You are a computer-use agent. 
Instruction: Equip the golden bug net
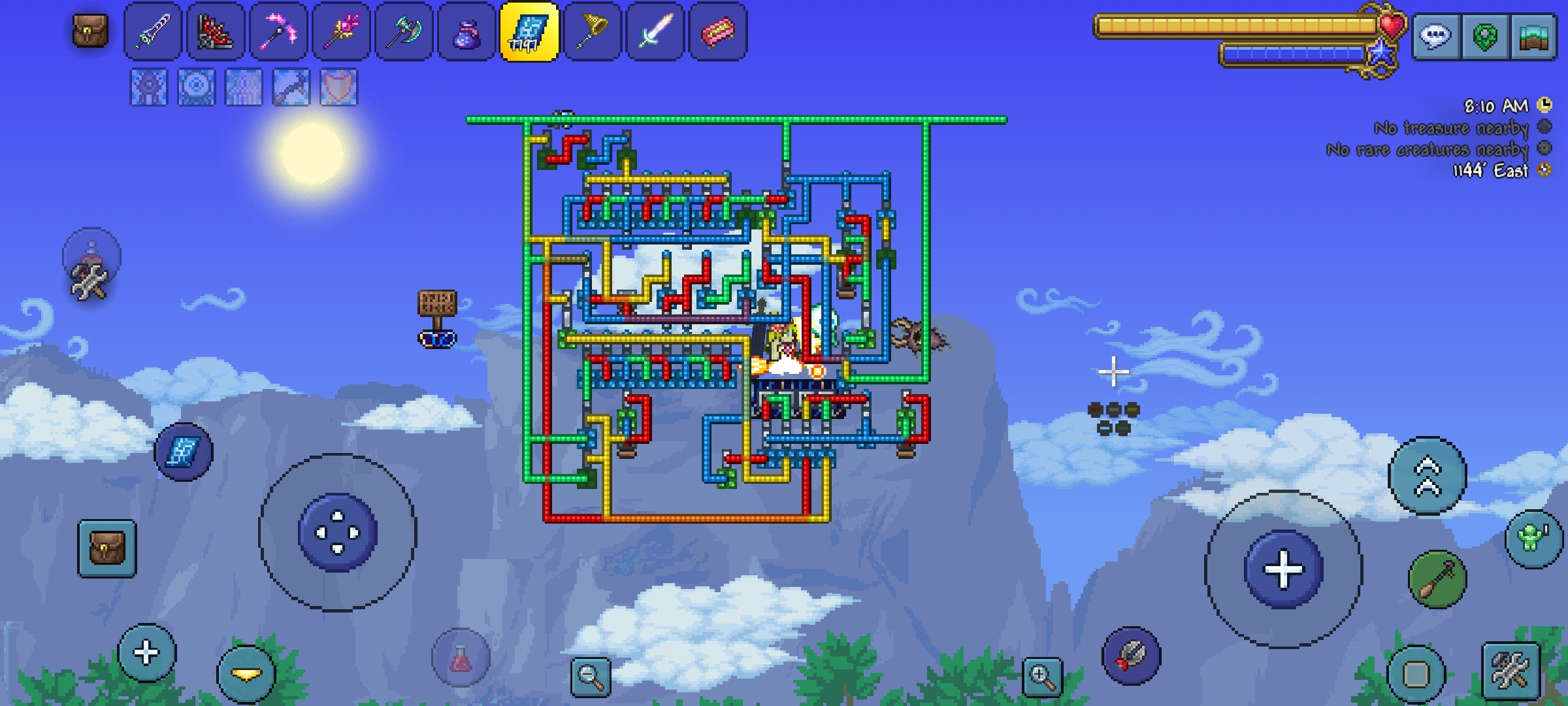coord(592,31)
